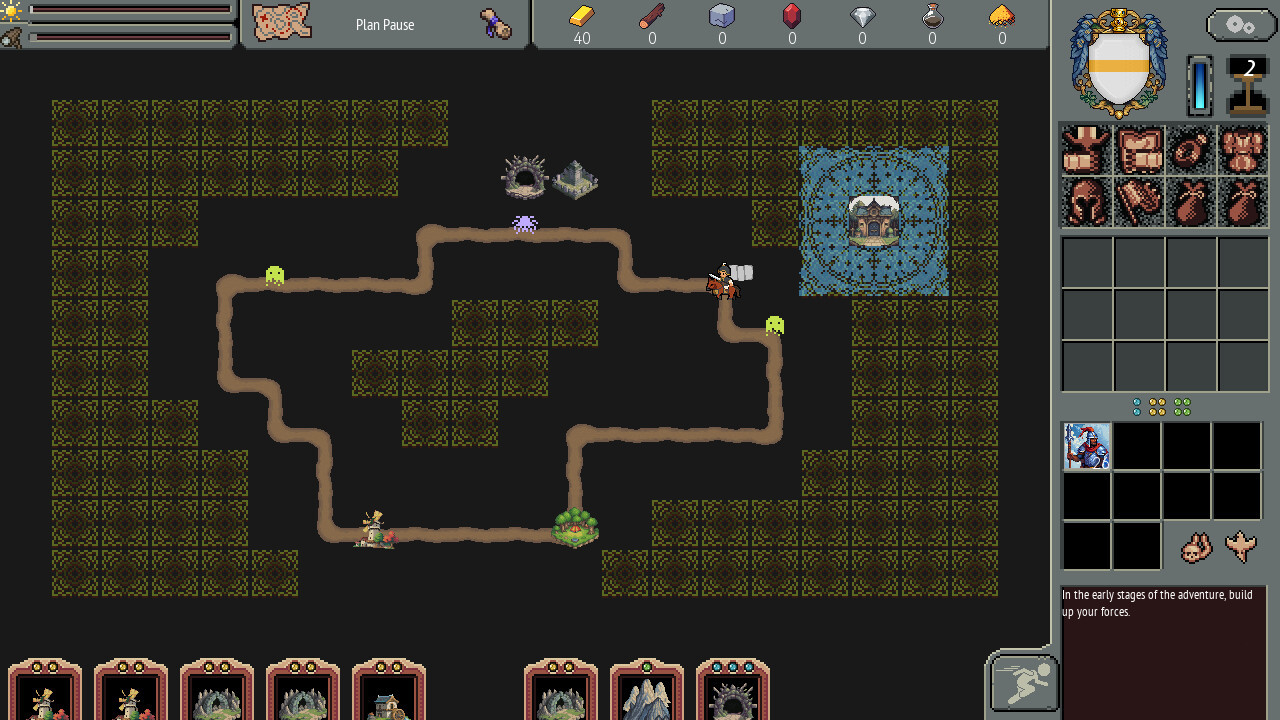Click the hourglass turn counter

click(1248, 85)
